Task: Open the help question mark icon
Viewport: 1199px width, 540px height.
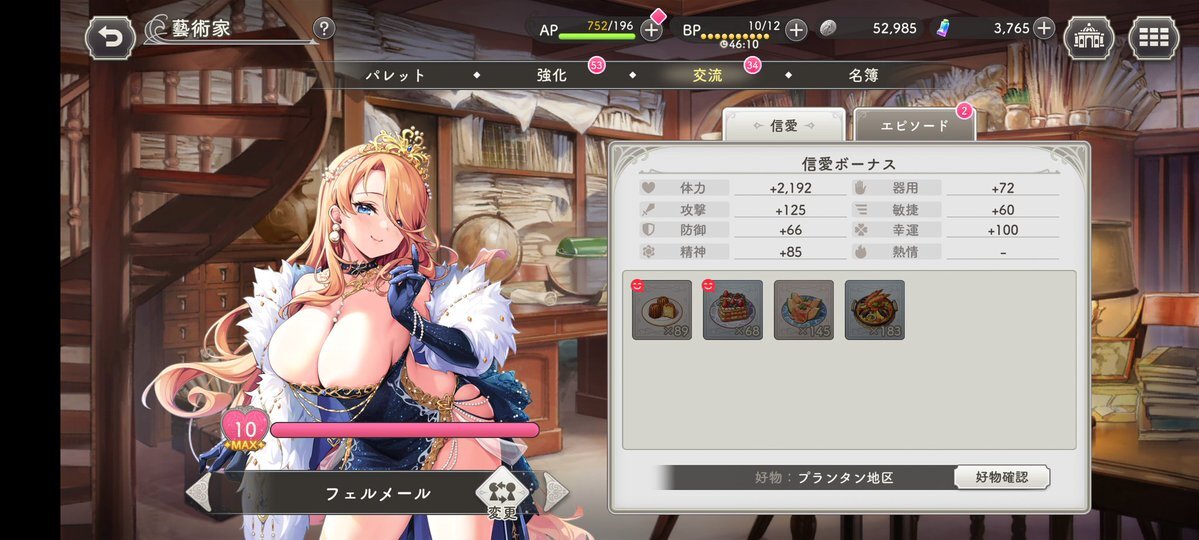Action: pyautogui.click(x=324, y=29)
